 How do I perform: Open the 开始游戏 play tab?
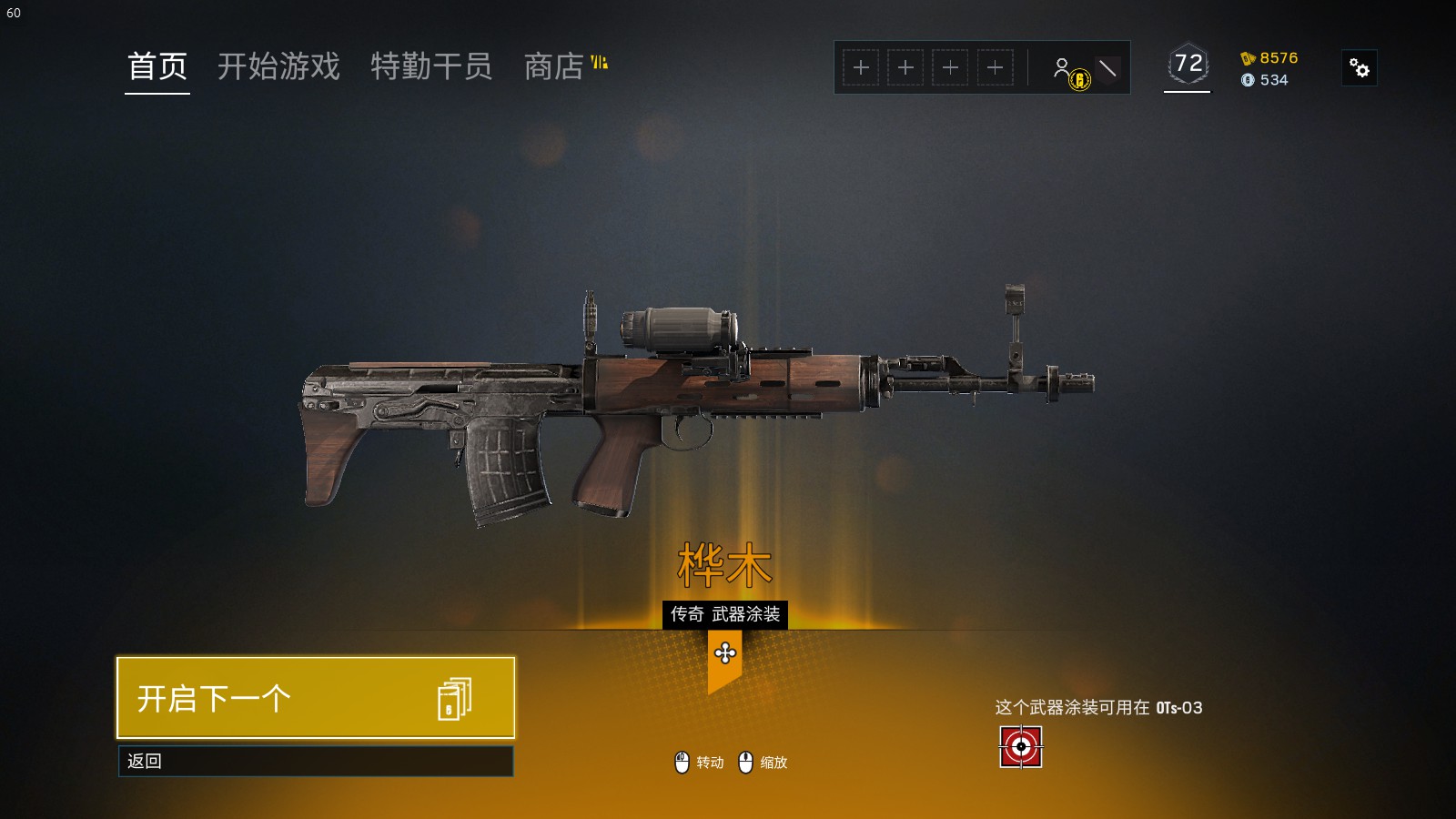point(278,66)
